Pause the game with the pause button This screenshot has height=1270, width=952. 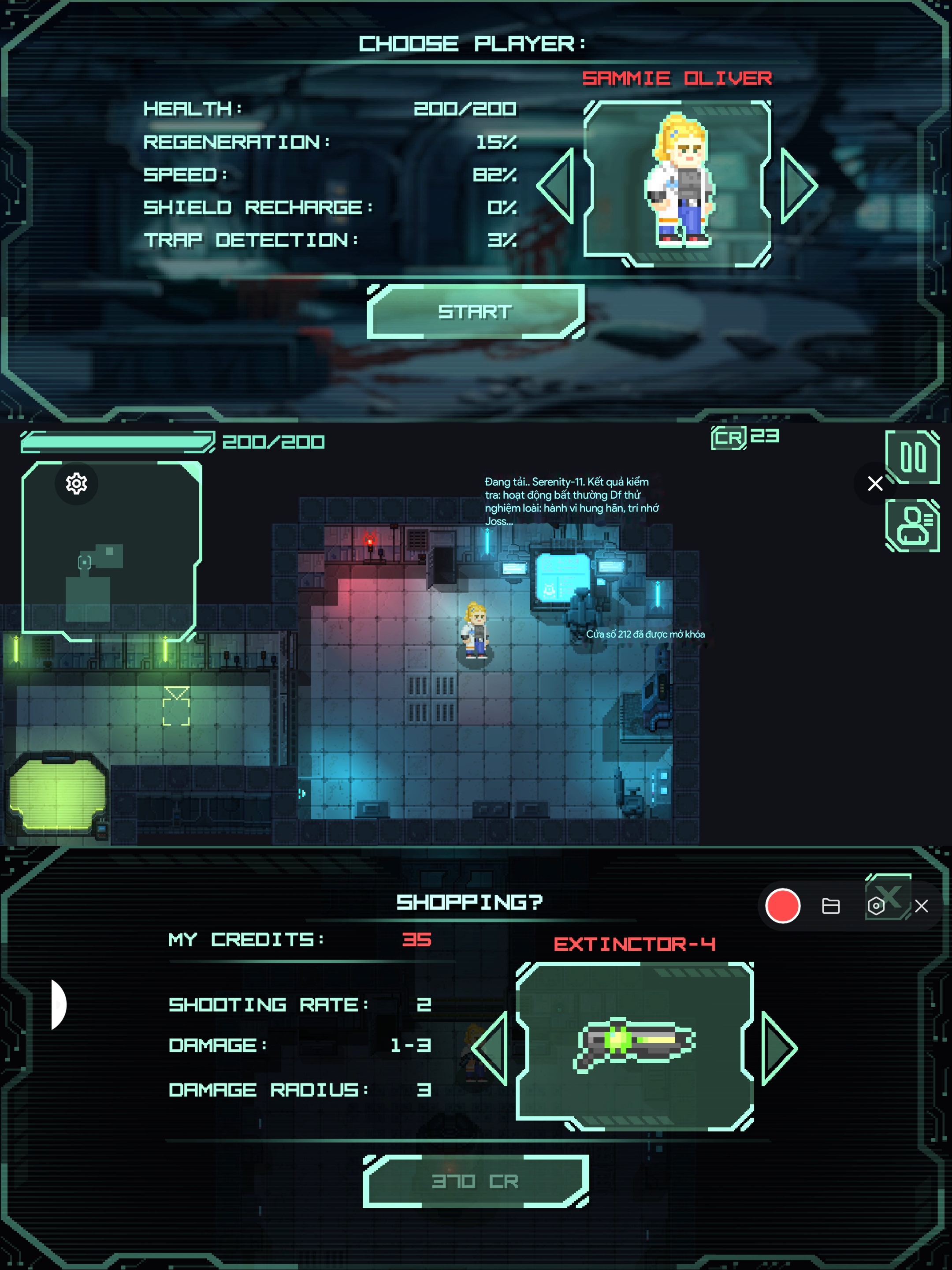pos(912,457)
